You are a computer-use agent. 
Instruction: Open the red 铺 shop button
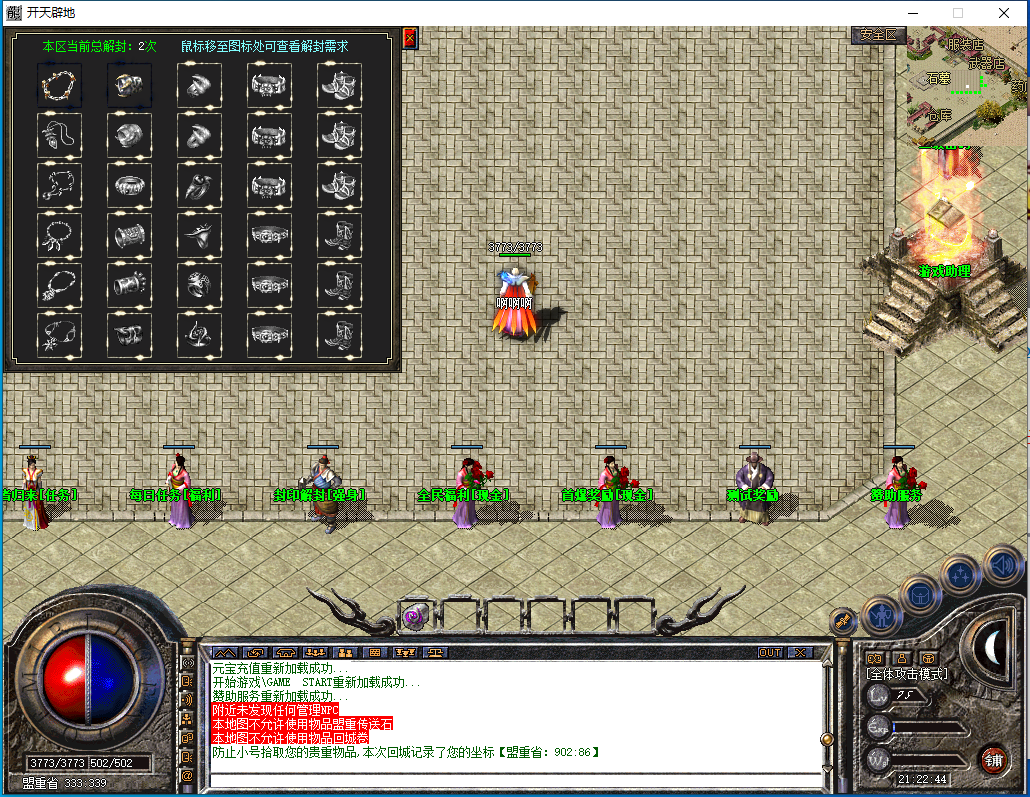(x=993, y=759)
